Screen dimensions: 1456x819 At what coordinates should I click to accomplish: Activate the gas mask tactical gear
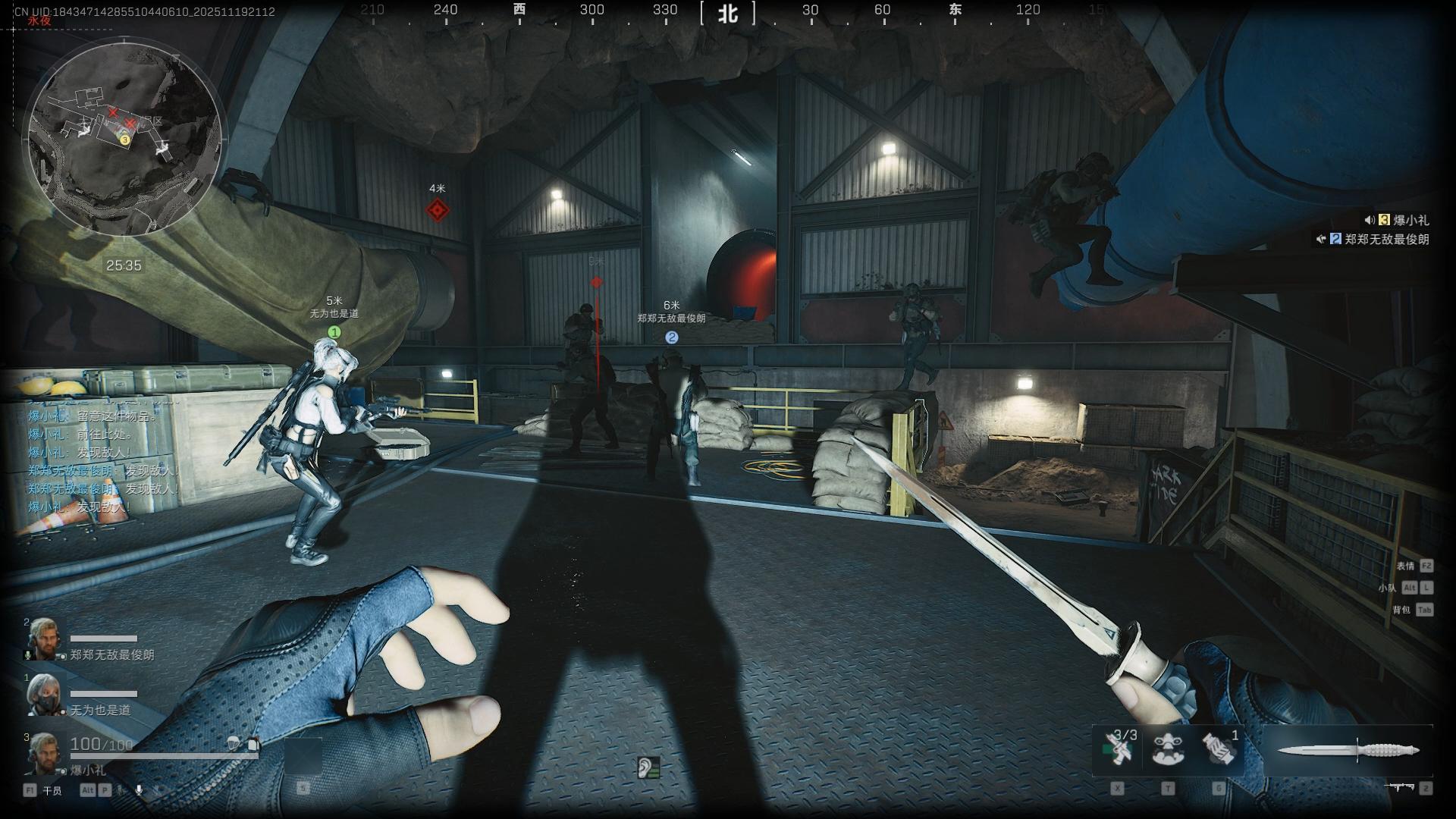click(1168, 748)
